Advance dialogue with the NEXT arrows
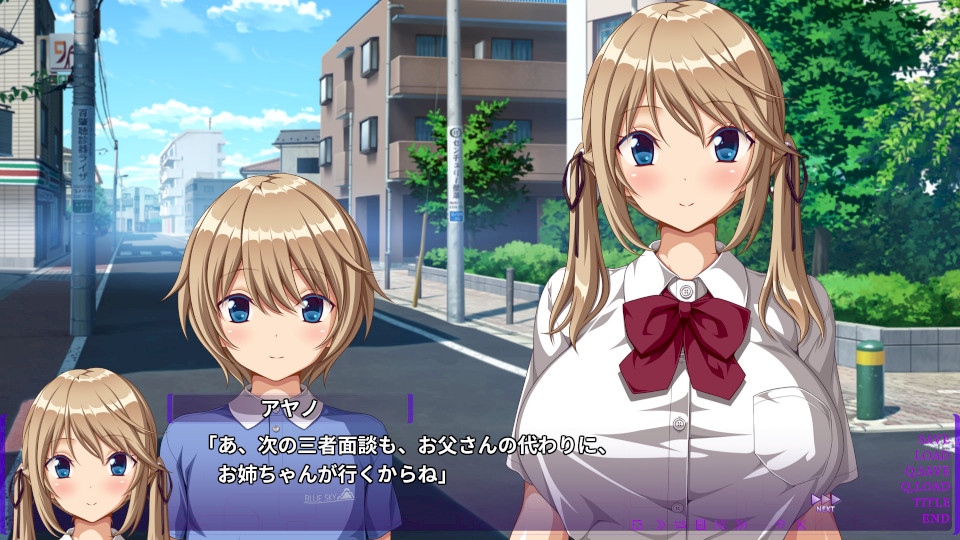Screen dimensions: 960x540 (825, 502)
